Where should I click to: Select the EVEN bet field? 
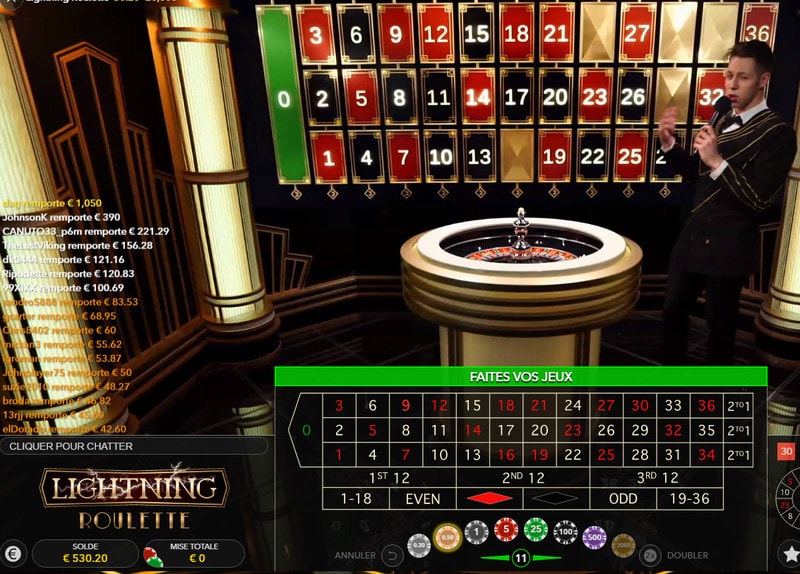pos(422,499)
